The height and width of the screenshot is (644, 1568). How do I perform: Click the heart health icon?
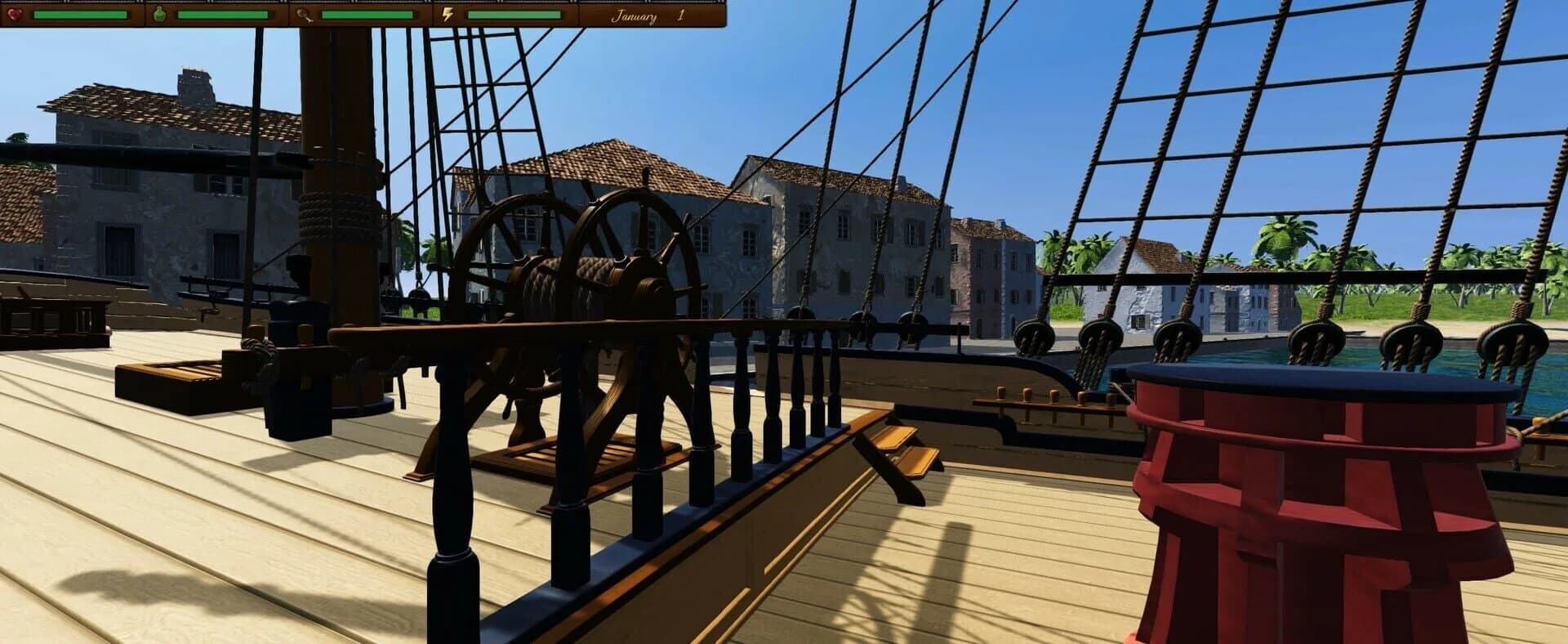(15, 15)
